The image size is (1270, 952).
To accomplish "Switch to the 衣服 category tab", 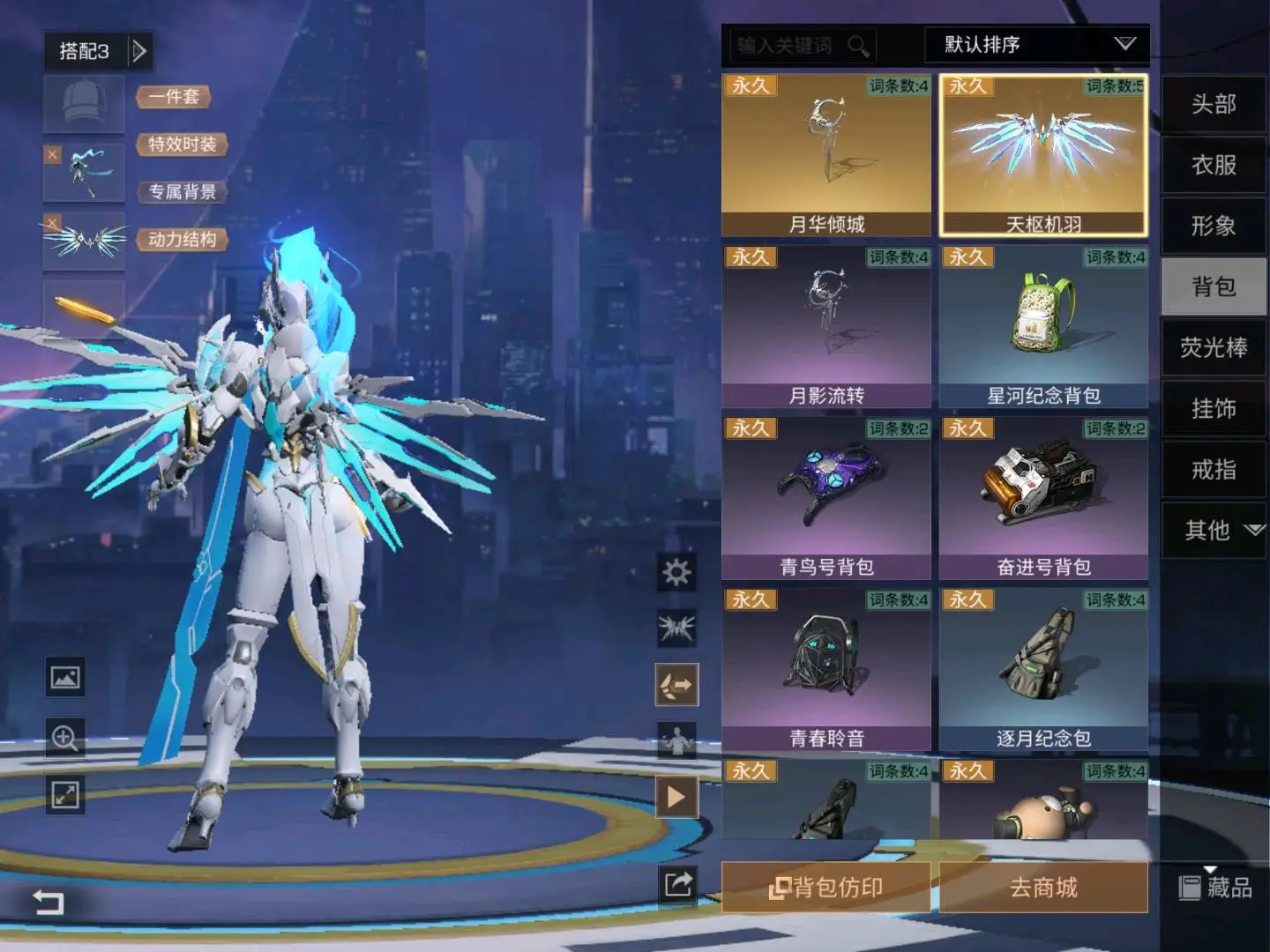I will coord(1214,166).
